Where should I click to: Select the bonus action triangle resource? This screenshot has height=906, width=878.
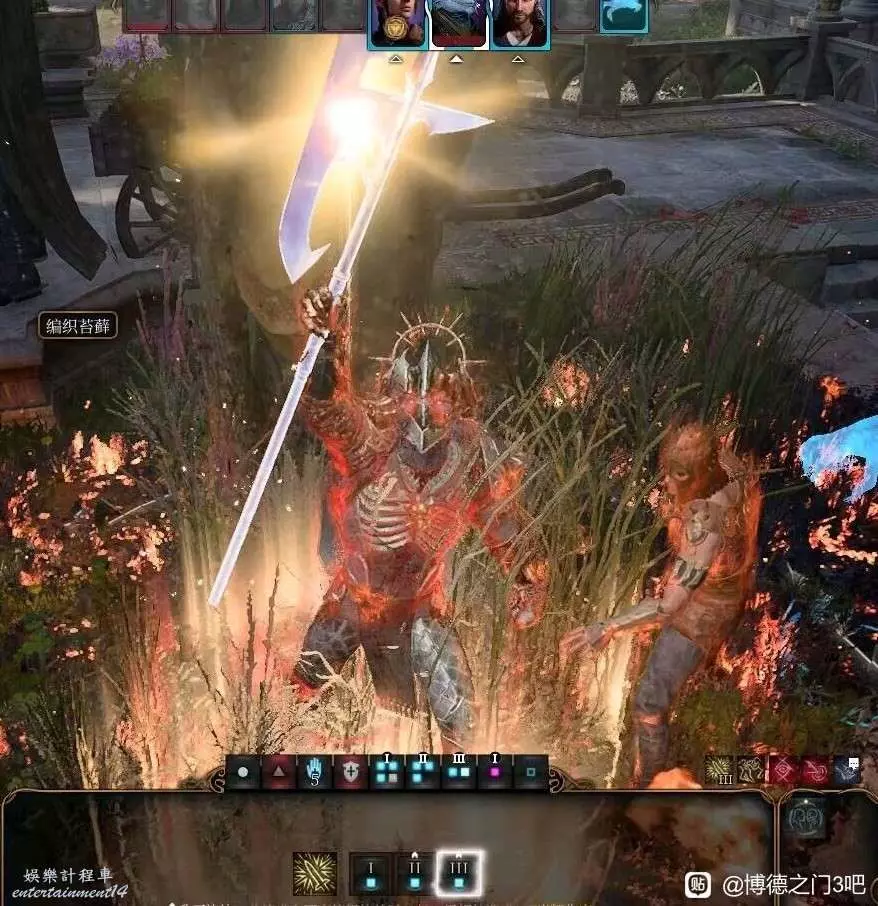(x=279, y=774)
